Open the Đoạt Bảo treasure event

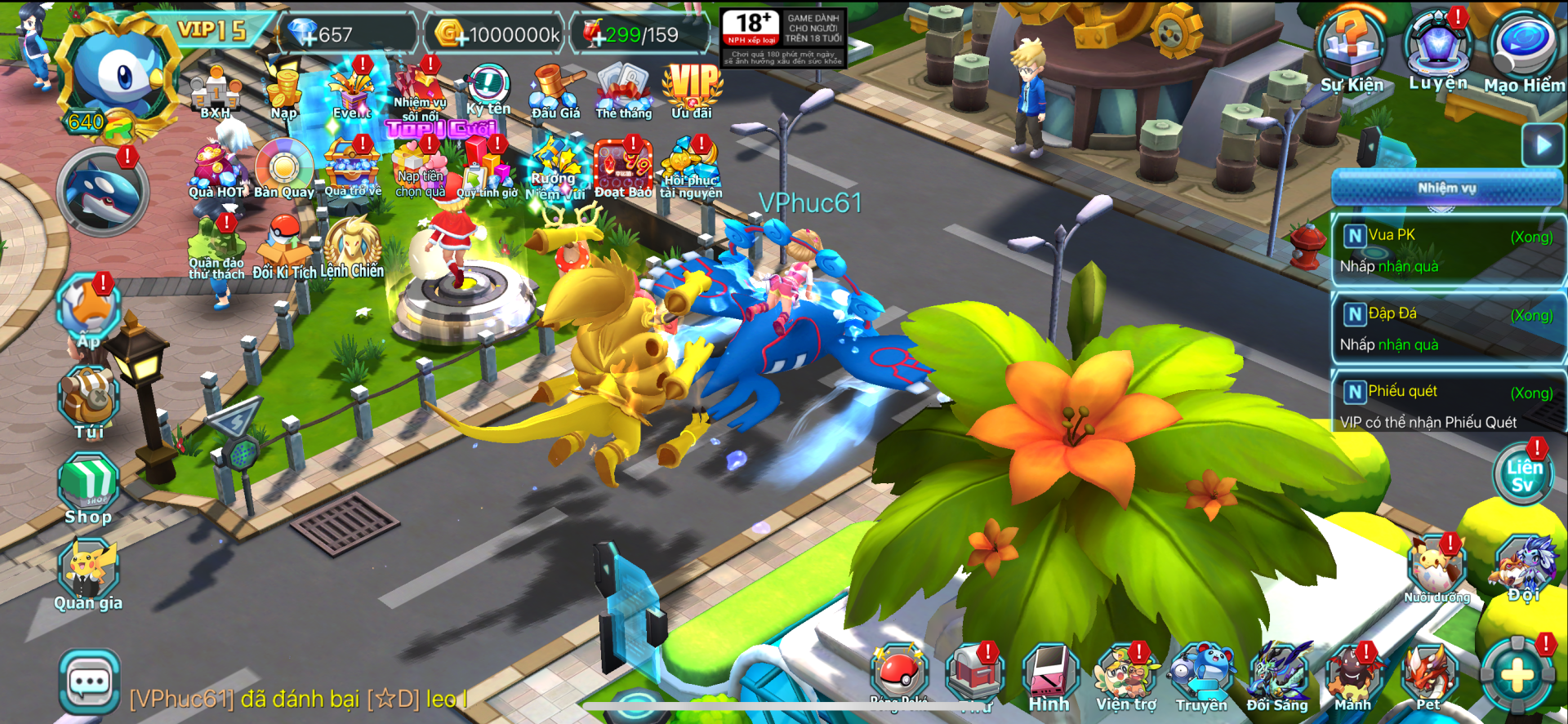pyautogui.click(x=624, y=169)
